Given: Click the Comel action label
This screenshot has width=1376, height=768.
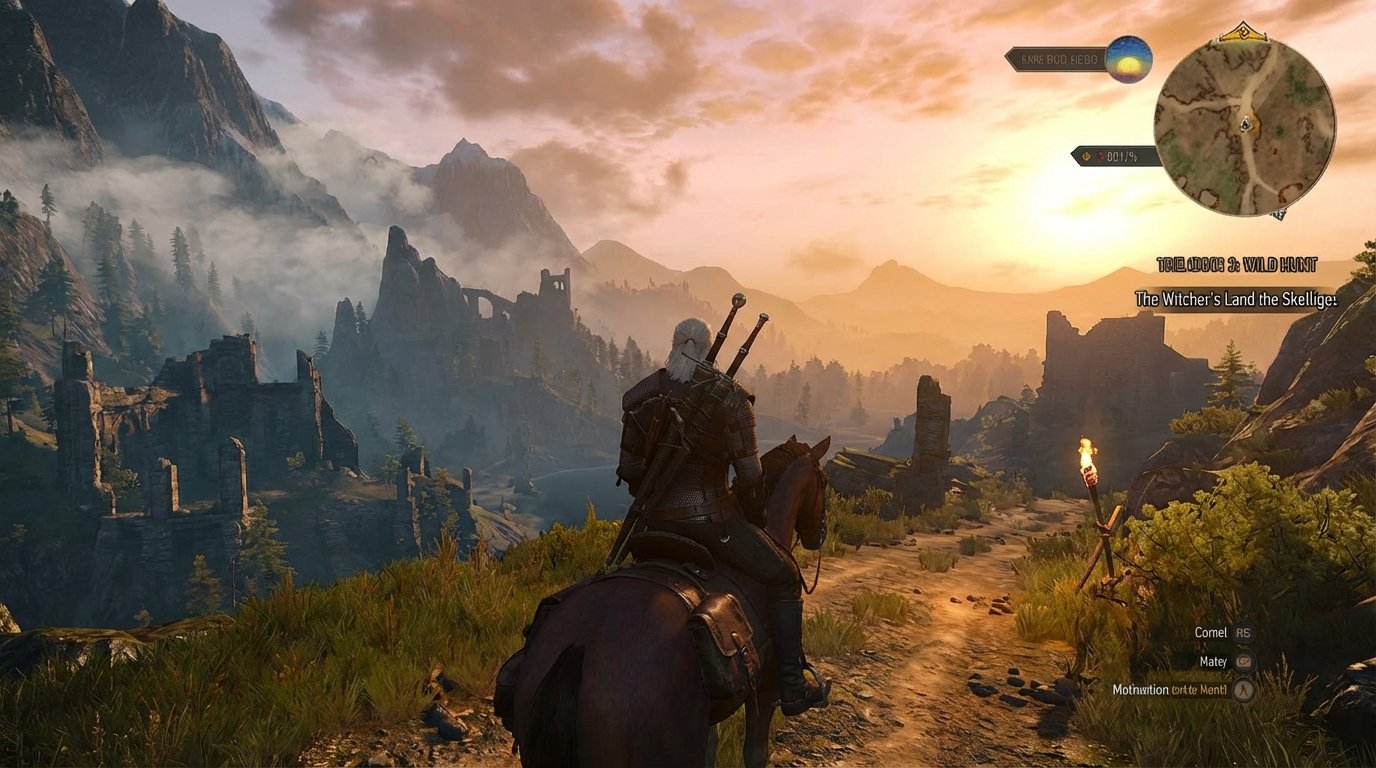Looking at the screenshot, I should [1211, 632].
